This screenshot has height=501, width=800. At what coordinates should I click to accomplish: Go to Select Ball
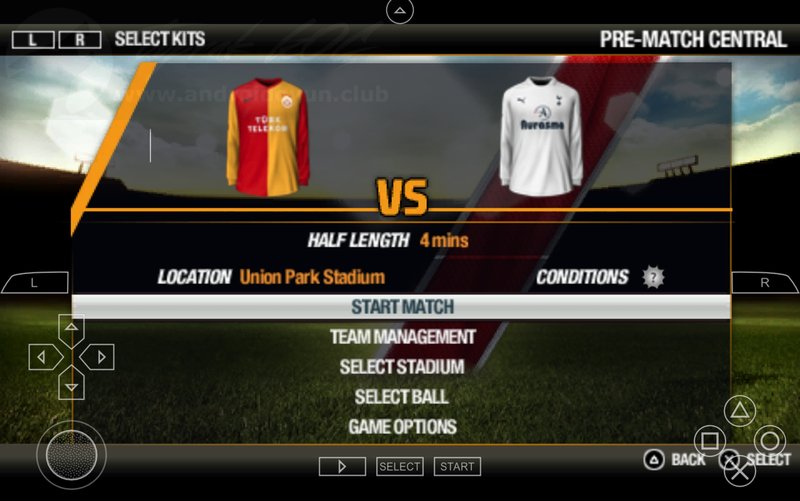pyautogui.click(x=402, y=397)
